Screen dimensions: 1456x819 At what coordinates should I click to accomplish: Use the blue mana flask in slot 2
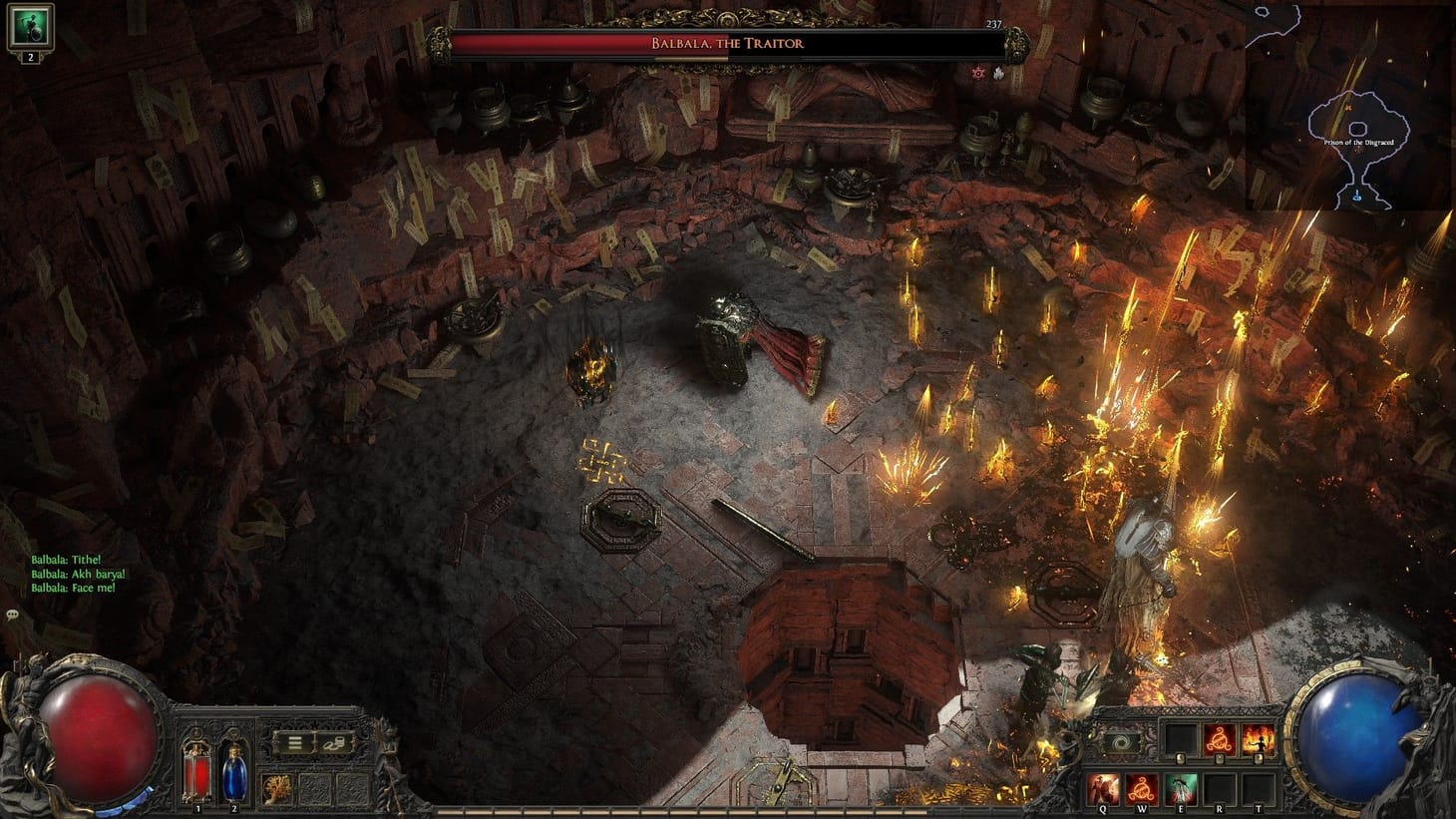click(x=233, y=773)
